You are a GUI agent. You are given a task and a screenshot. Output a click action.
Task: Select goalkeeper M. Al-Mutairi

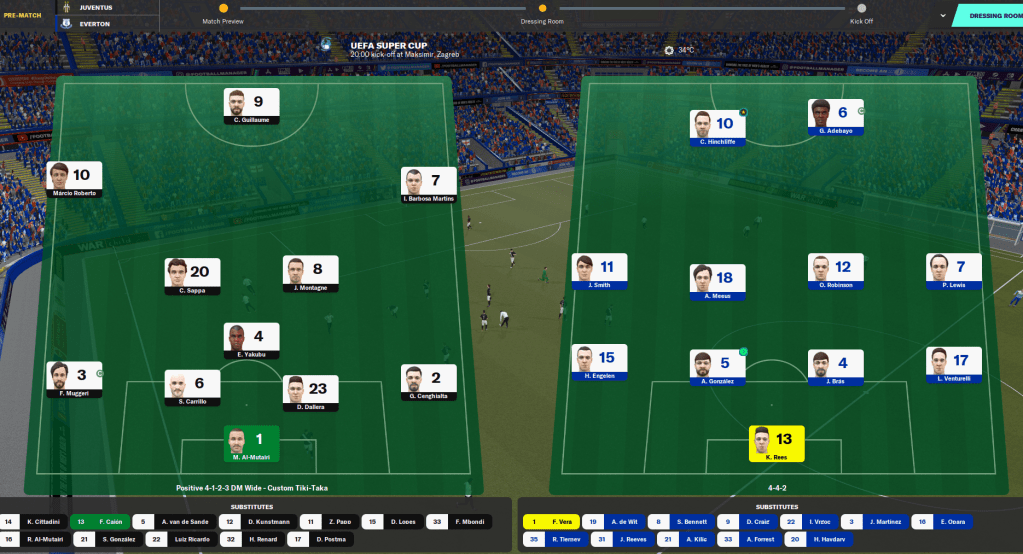251,443
